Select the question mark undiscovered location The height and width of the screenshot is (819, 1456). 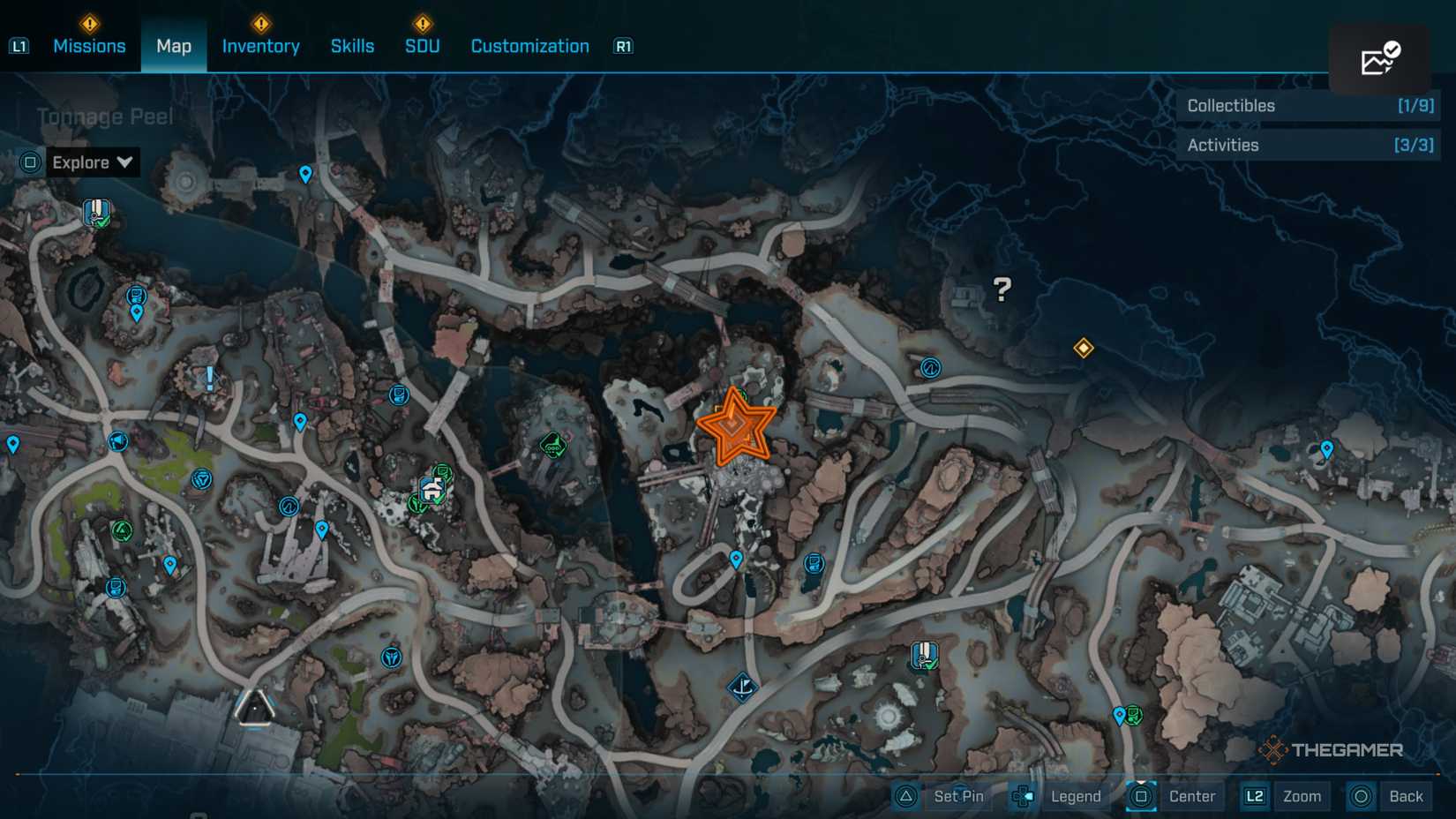(x=1002, y=289)
